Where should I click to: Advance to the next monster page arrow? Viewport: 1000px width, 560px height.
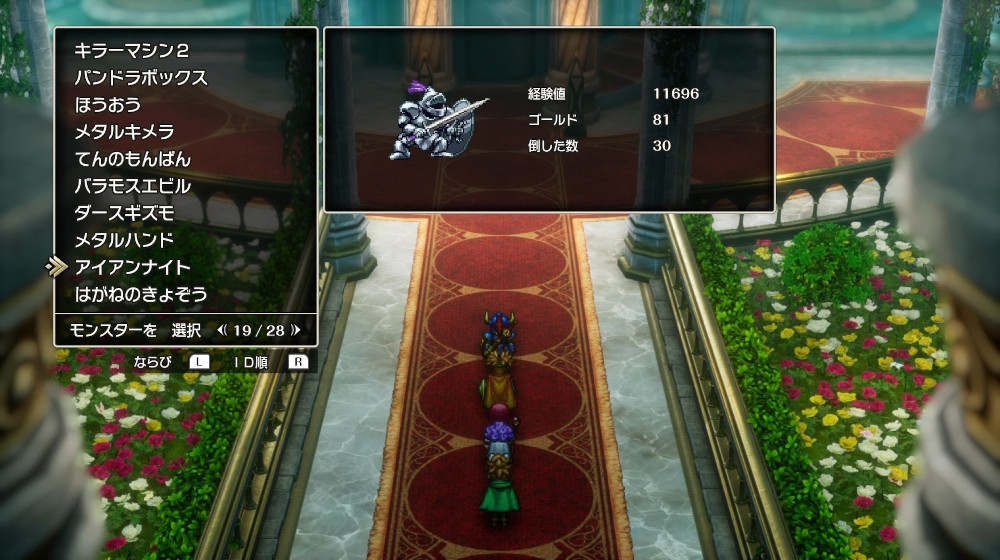[296, 329]
